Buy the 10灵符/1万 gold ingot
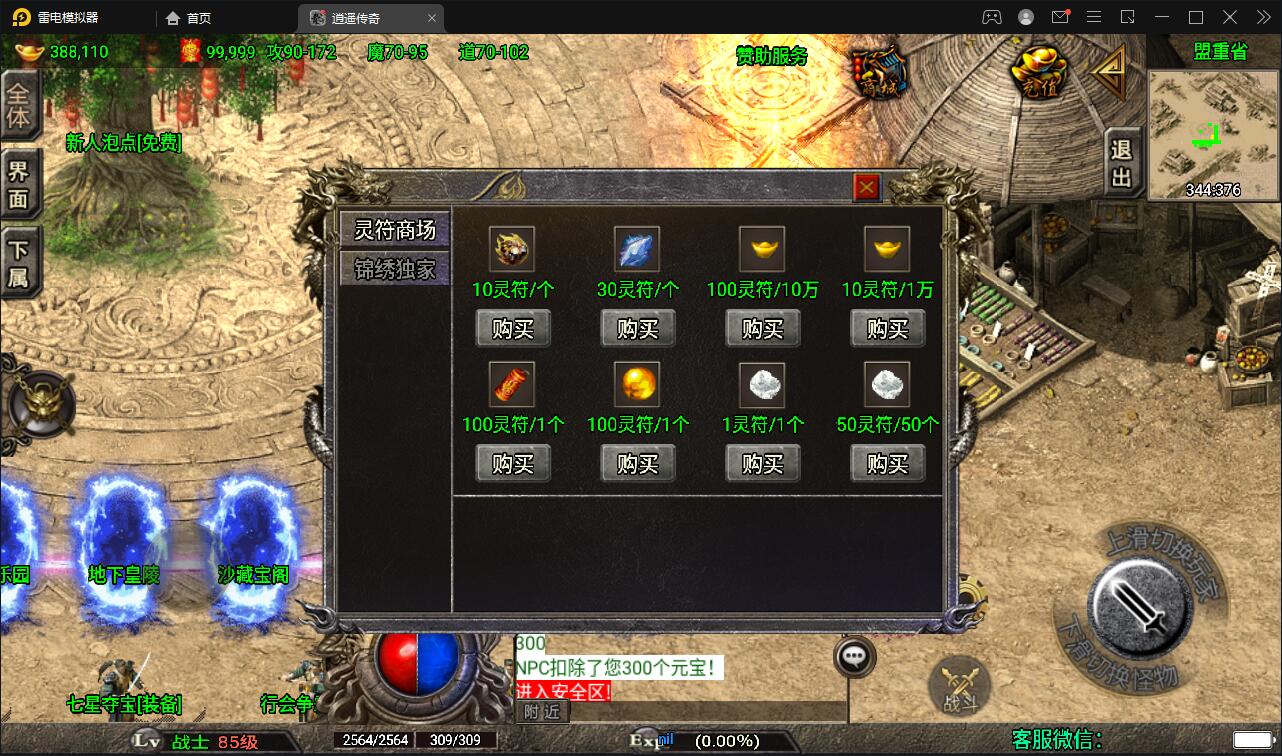 pyautogui.click(x=887, y=329)
